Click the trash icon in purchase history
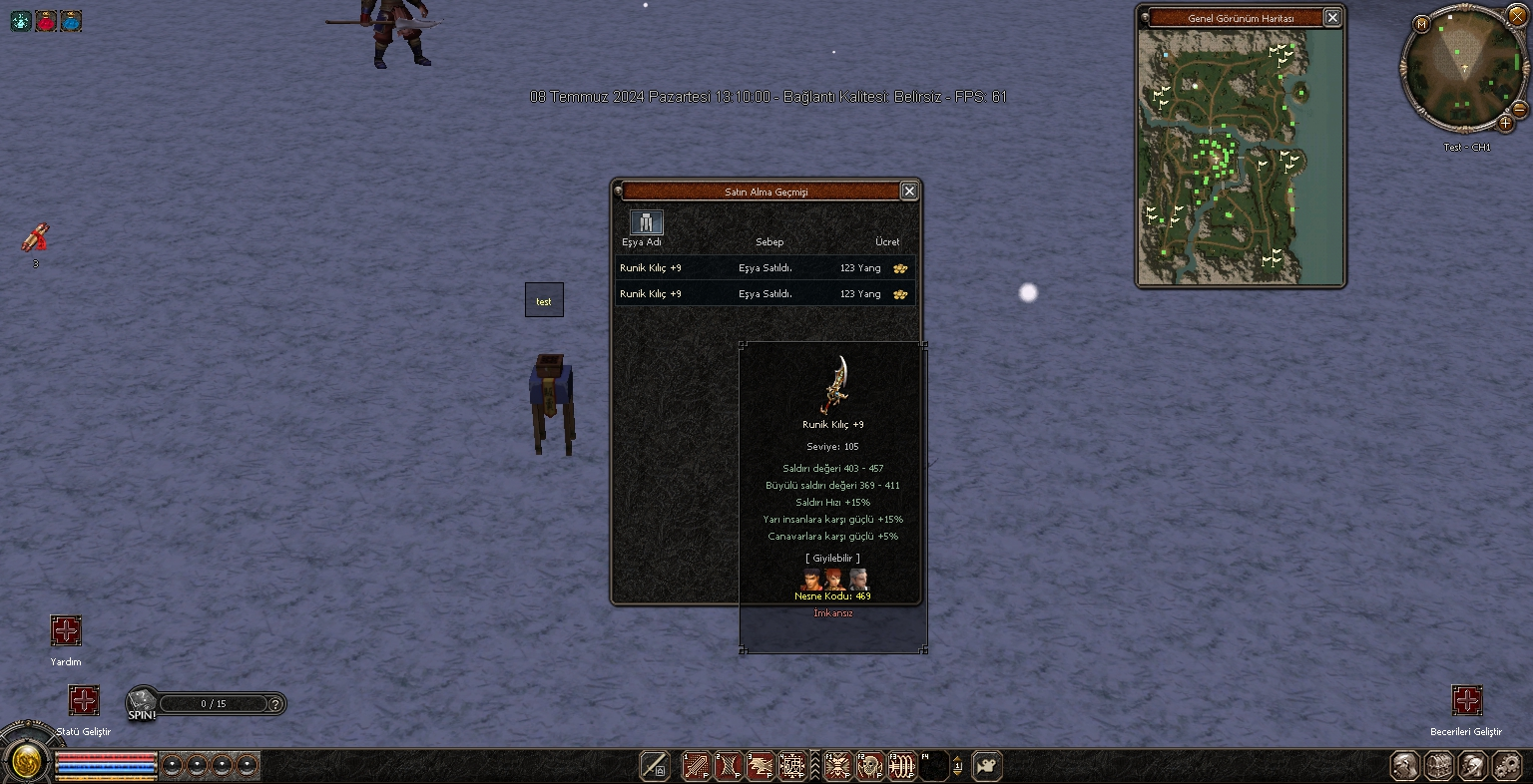Image resolution: width=1533 pixels, height=784 pixels. pyautogui.click(x=646, y=221)
